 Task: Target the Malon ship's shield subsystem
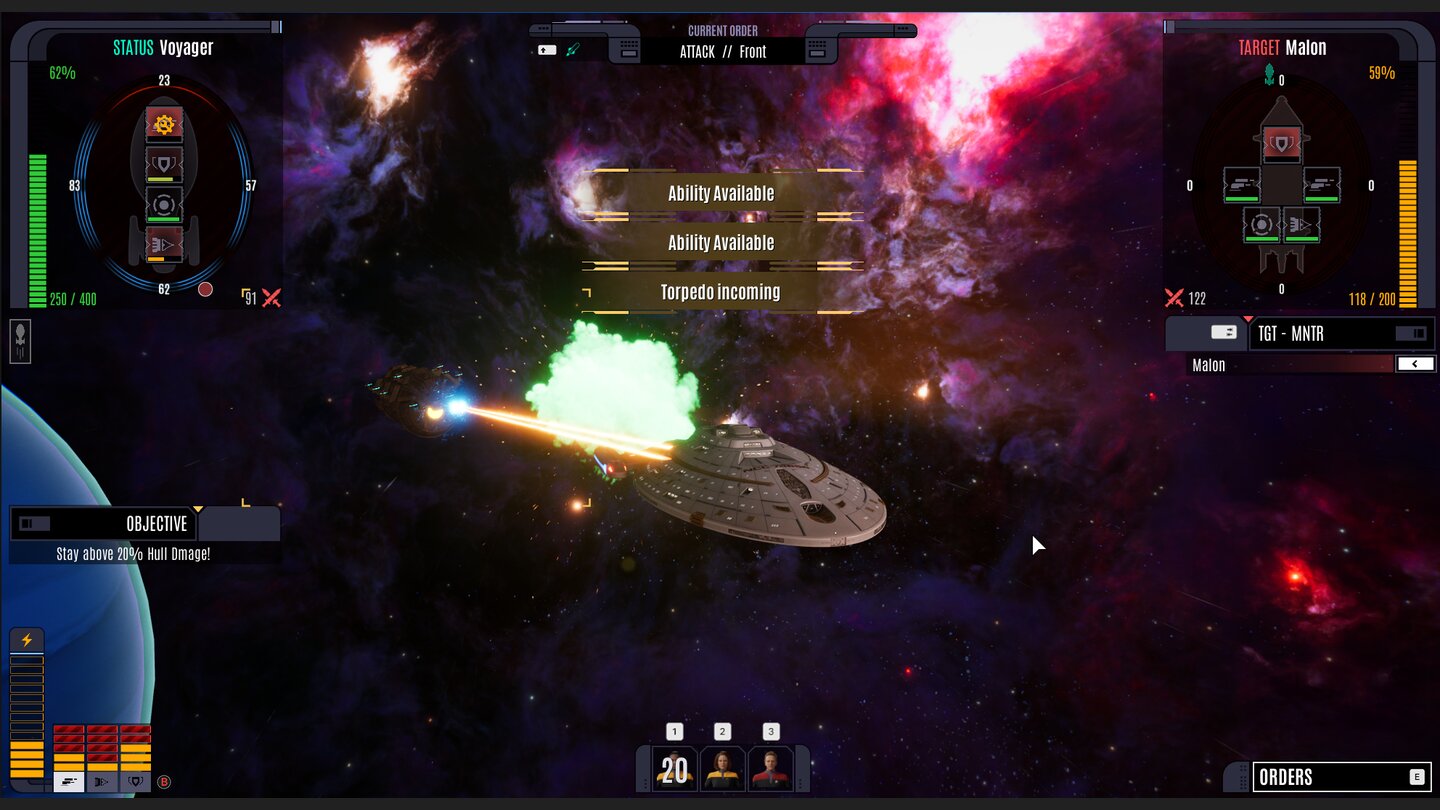tap(1282, 143)
